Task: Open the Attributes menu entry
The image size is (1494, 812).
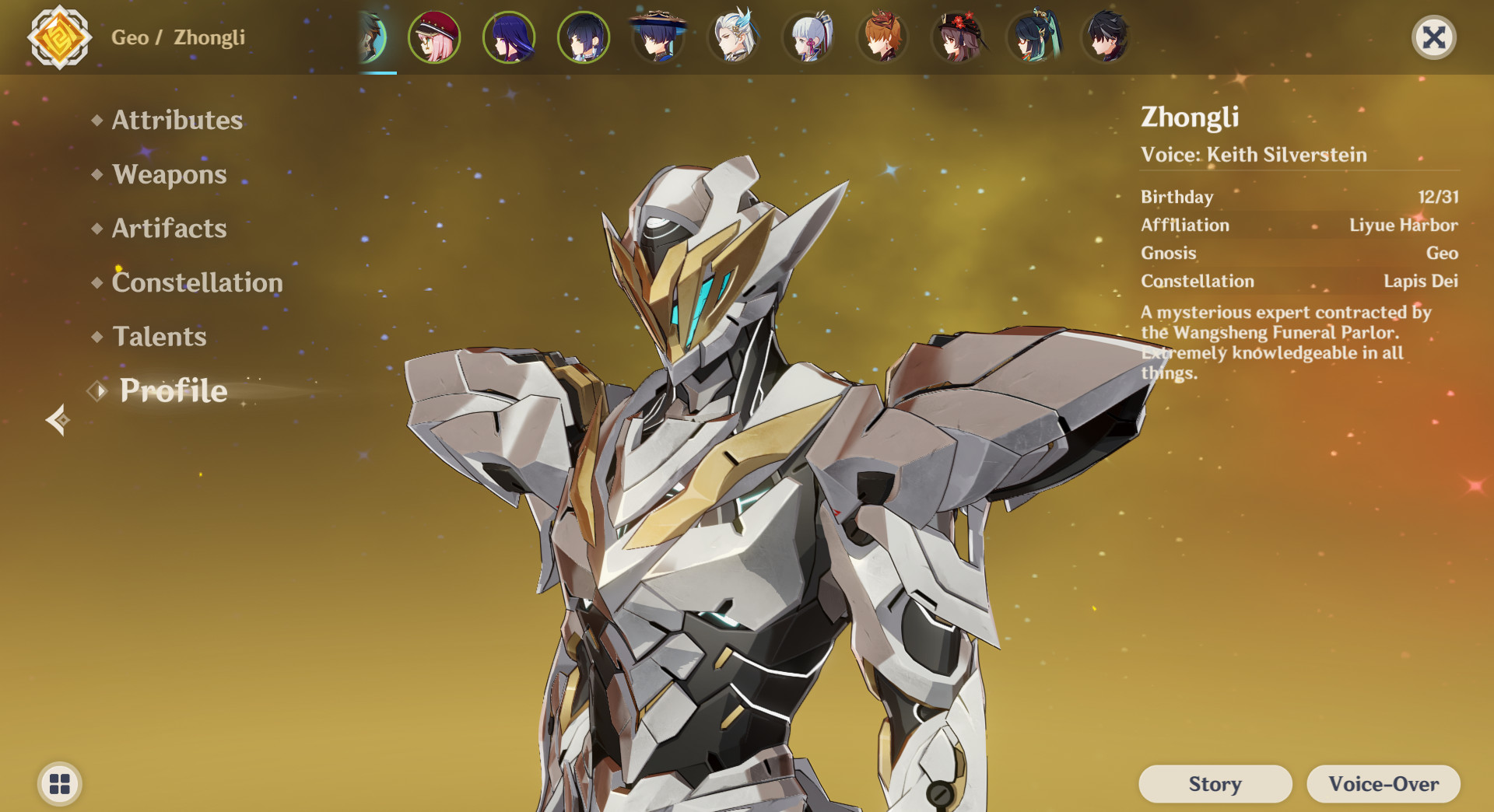Action: click(176, 121)
